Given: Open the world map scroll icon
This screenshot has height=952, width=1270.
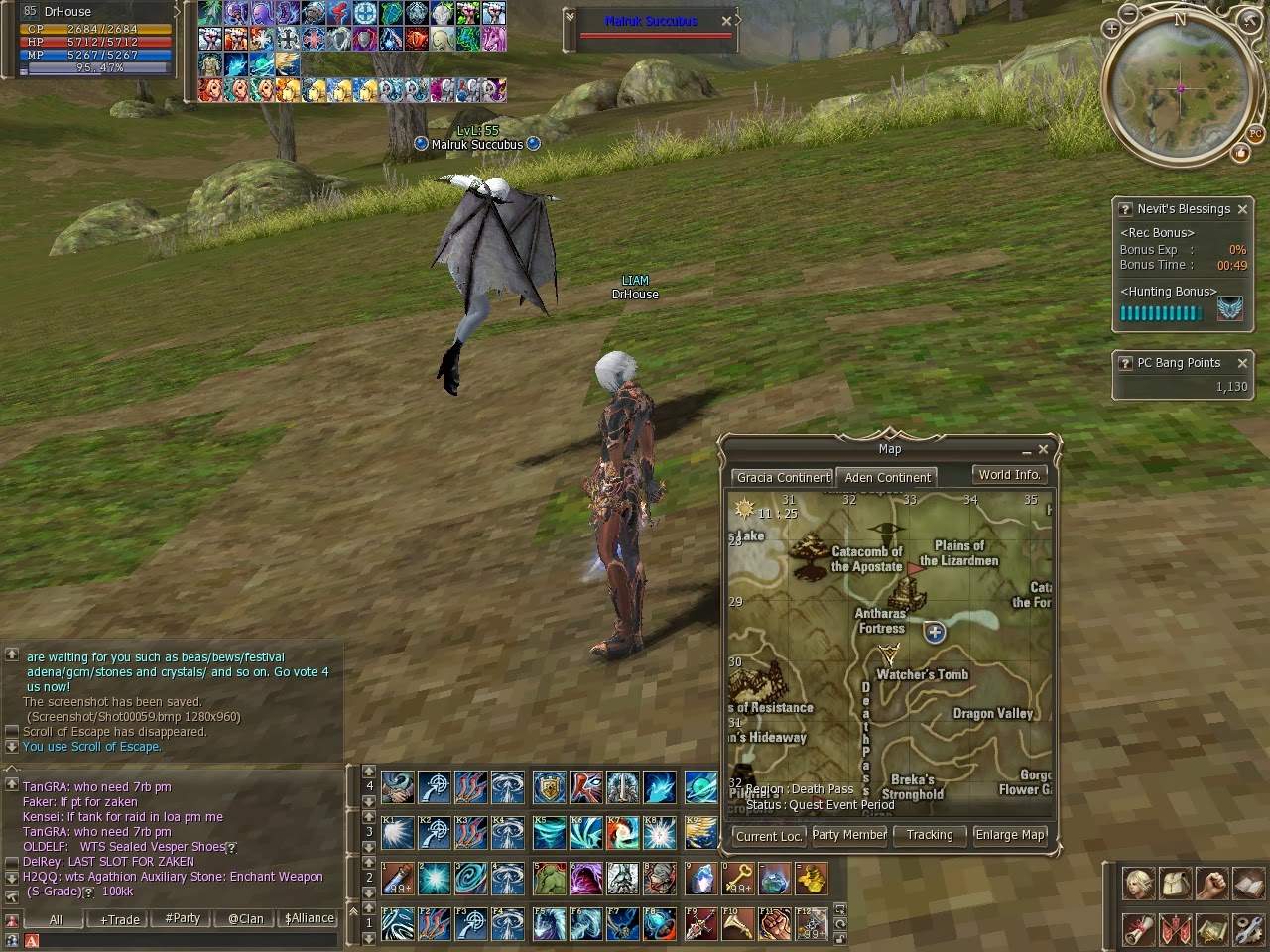Looking at the screenshot, I should [1211, 929].
